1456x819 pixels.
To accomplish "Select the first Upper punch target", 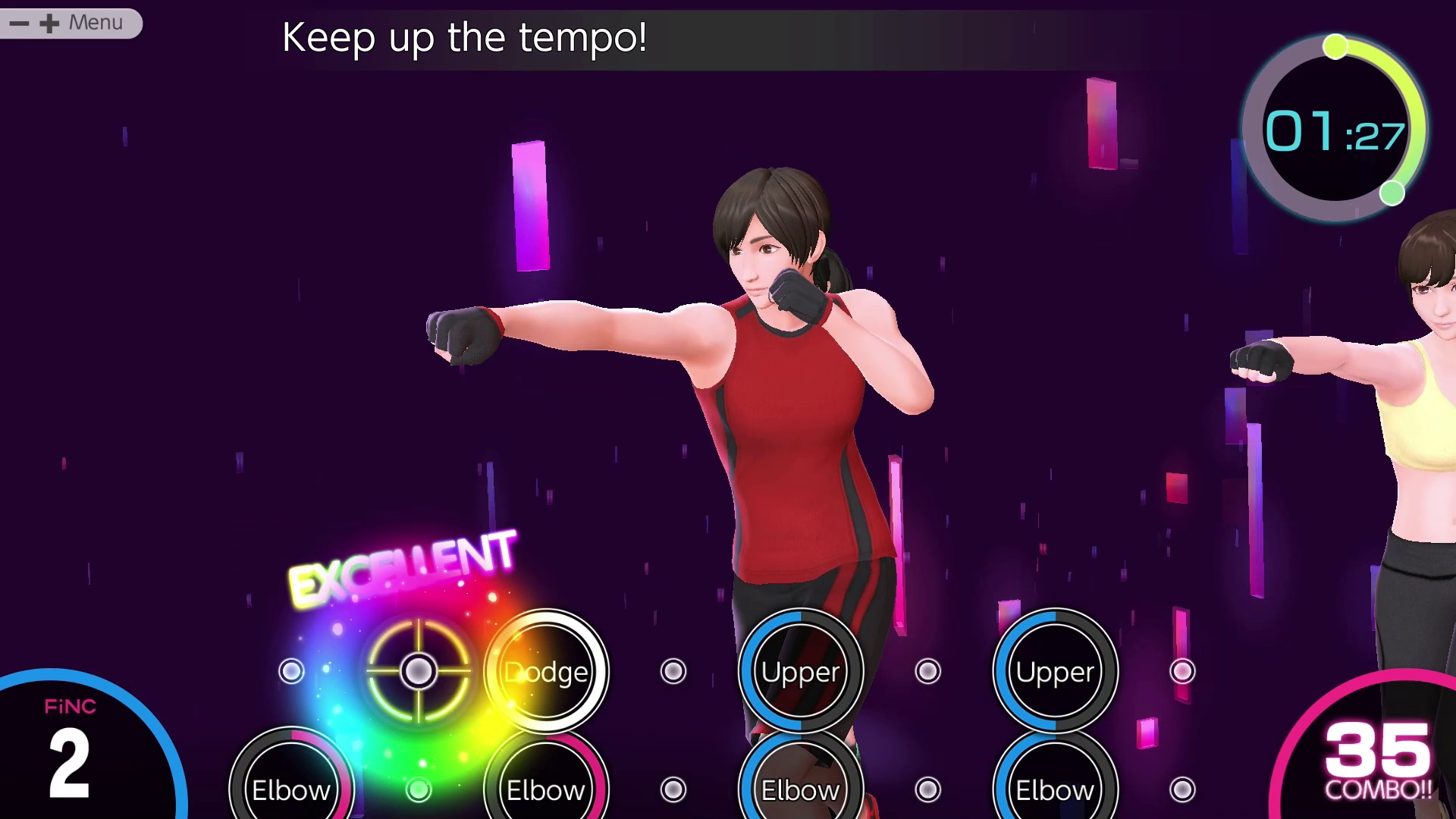I will click(x=801, y=670).
